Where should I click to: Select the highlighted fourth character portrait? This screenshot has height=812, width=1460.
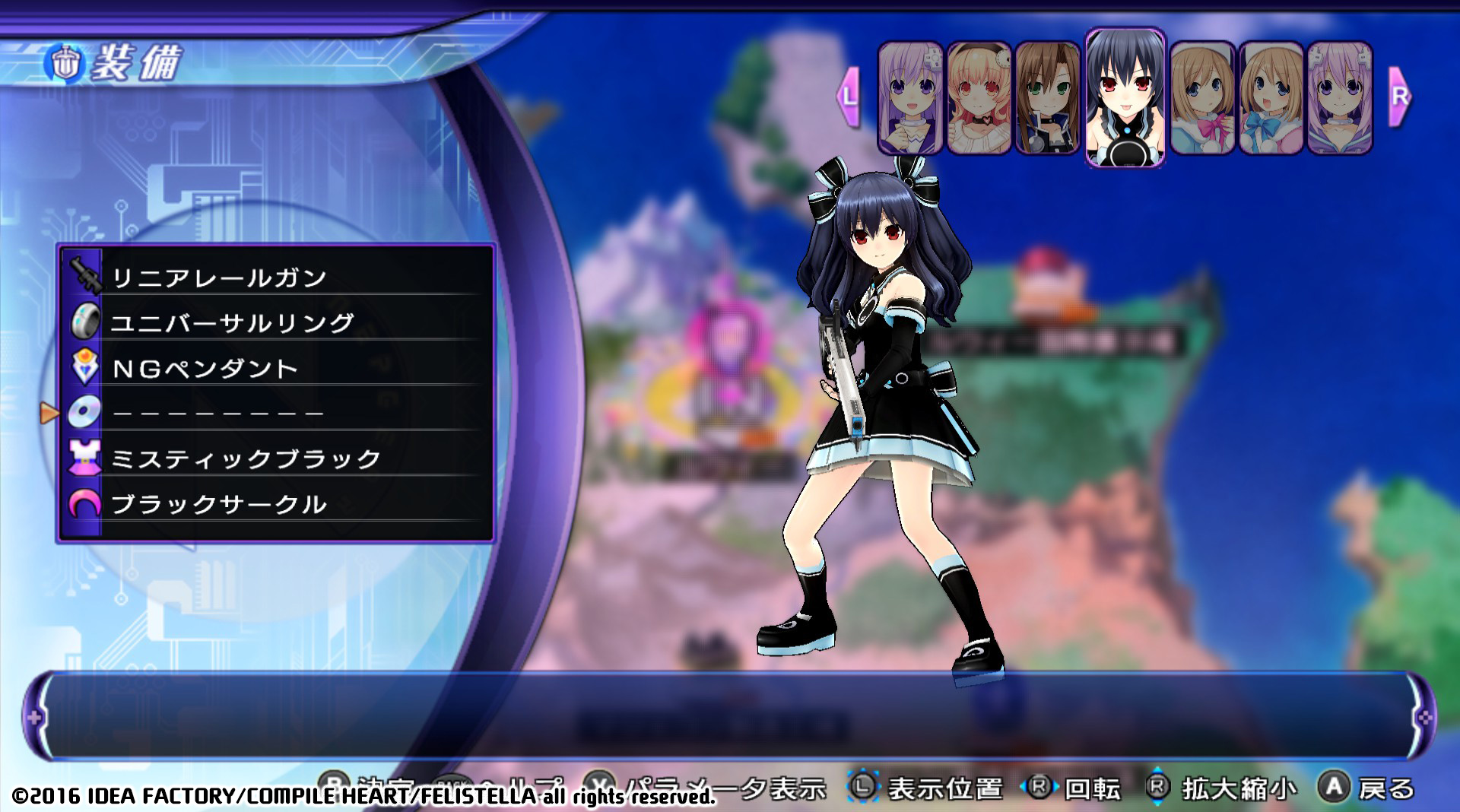tap(1125, 97)
